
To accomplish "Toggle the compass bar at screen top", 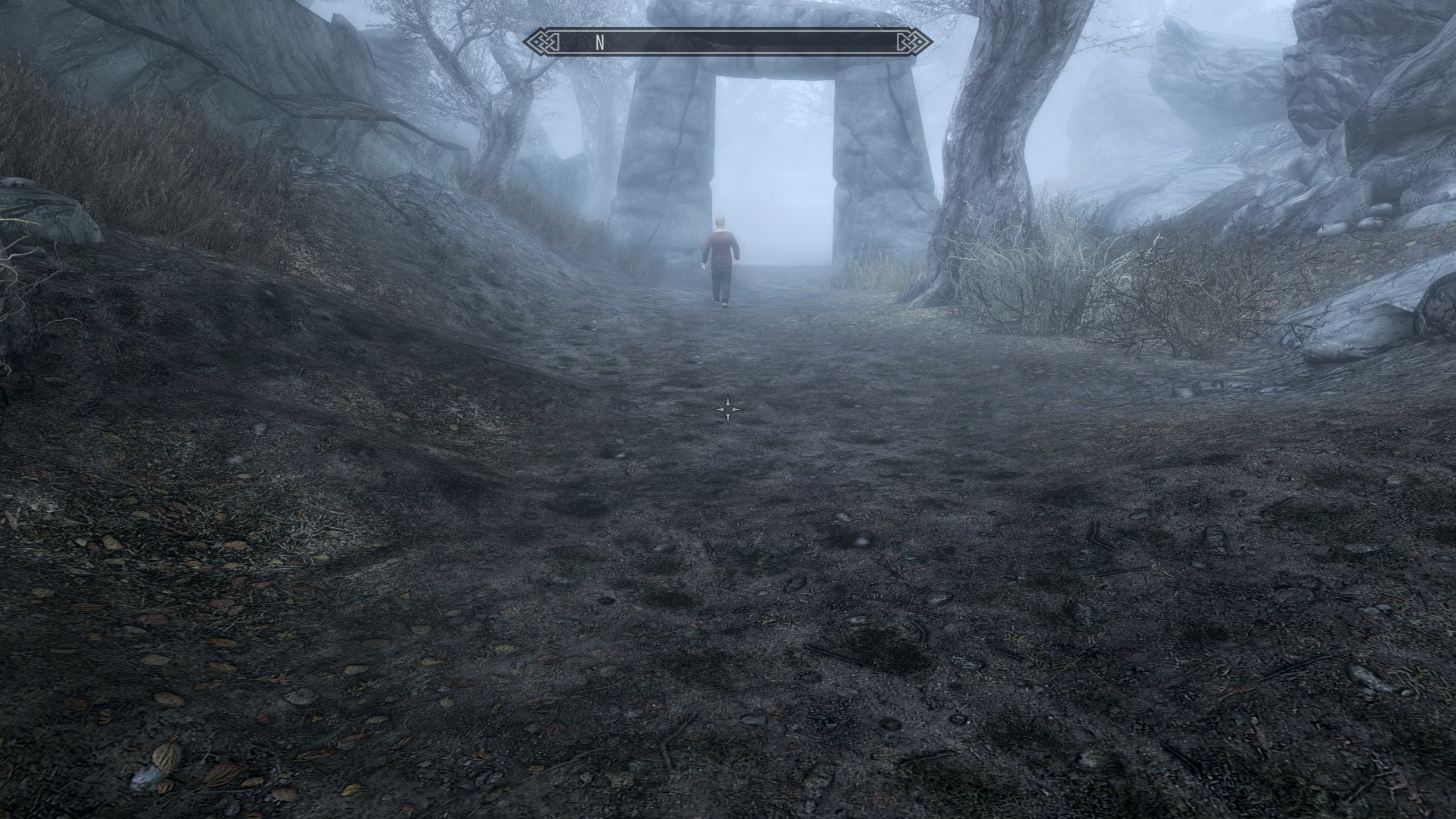I will [728, 41].
